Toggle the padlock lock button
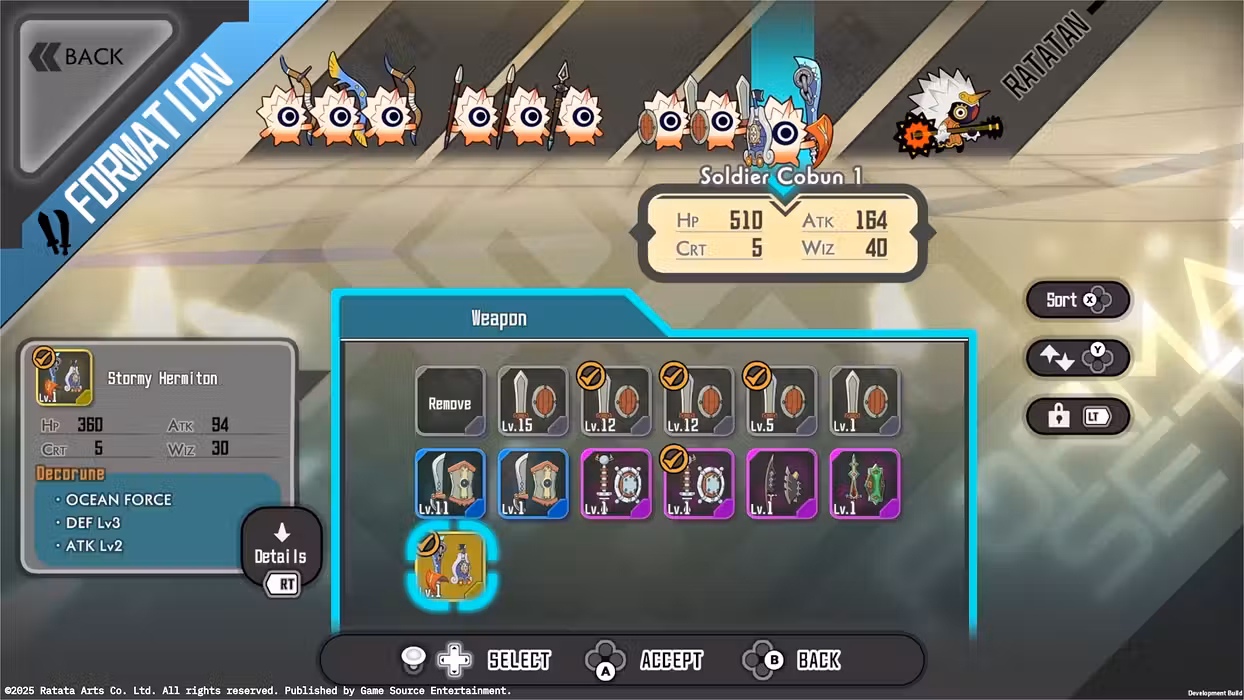 click(x=1077, y=417)
